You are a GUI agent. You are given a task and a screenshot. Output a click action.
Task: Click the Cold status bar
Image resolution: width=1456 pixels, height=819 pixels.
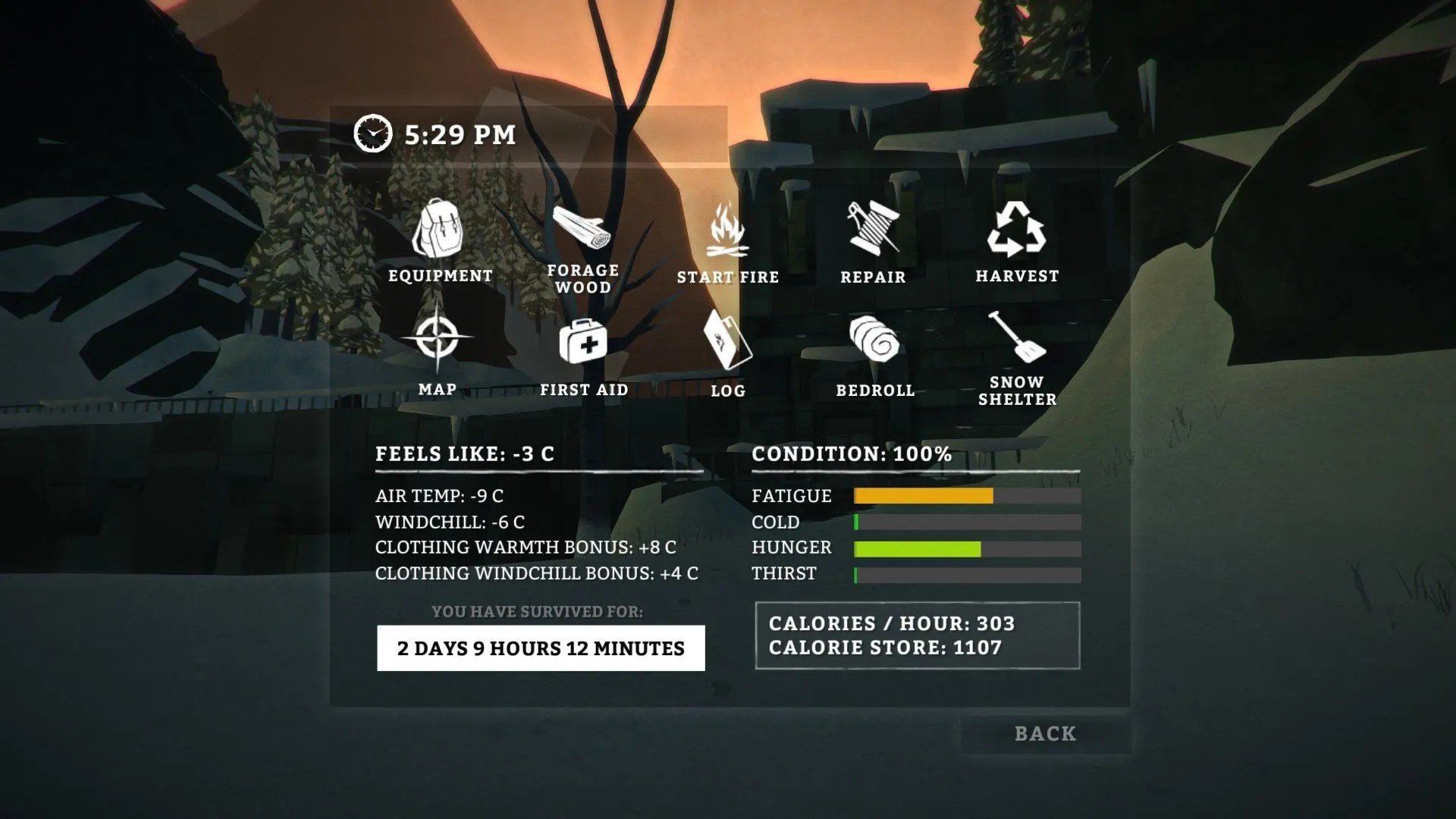point(967,522)
